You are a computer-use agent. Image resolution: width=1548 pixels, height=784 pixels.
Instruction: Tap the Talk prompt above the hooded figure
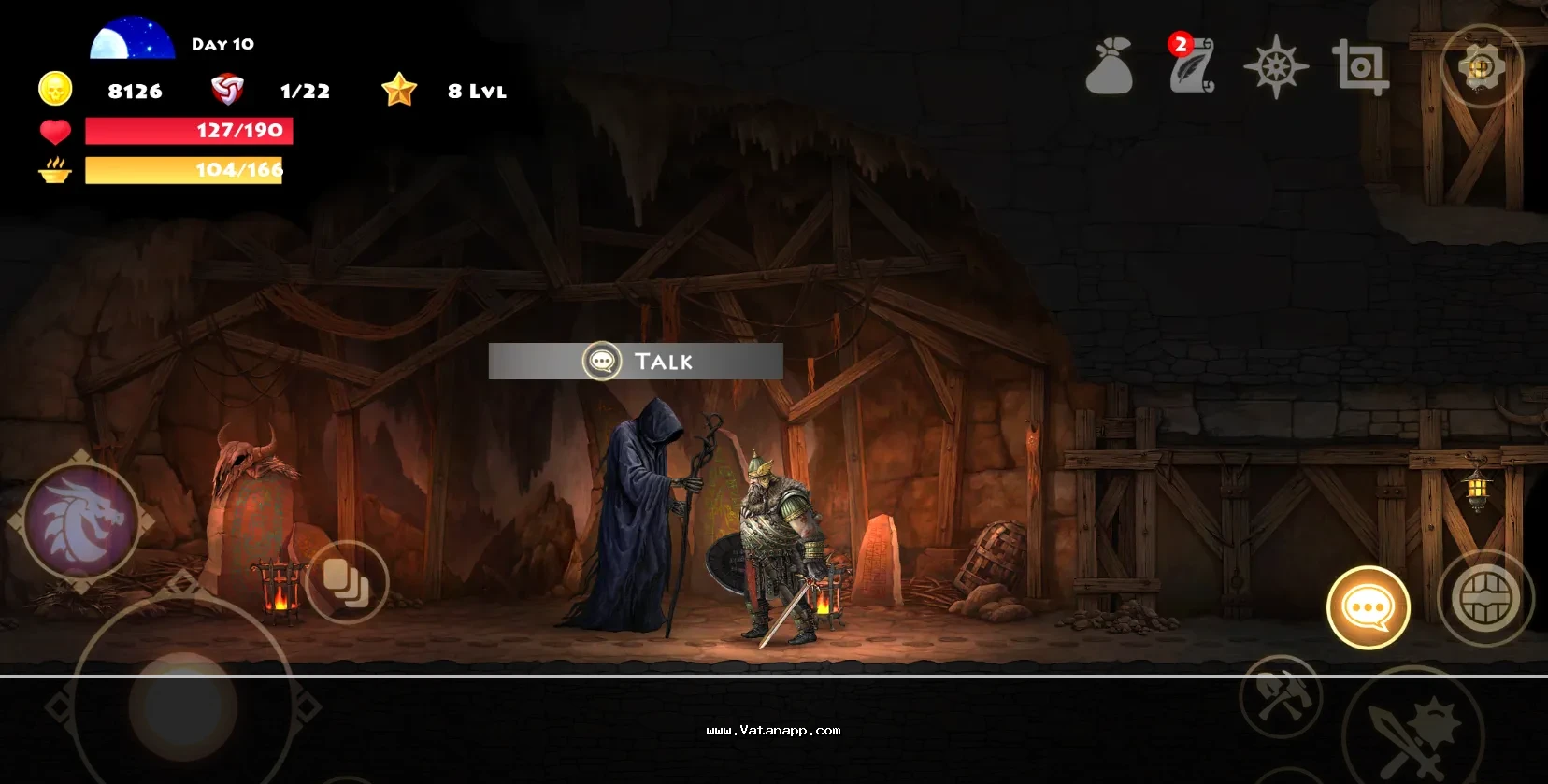point(636,362)
